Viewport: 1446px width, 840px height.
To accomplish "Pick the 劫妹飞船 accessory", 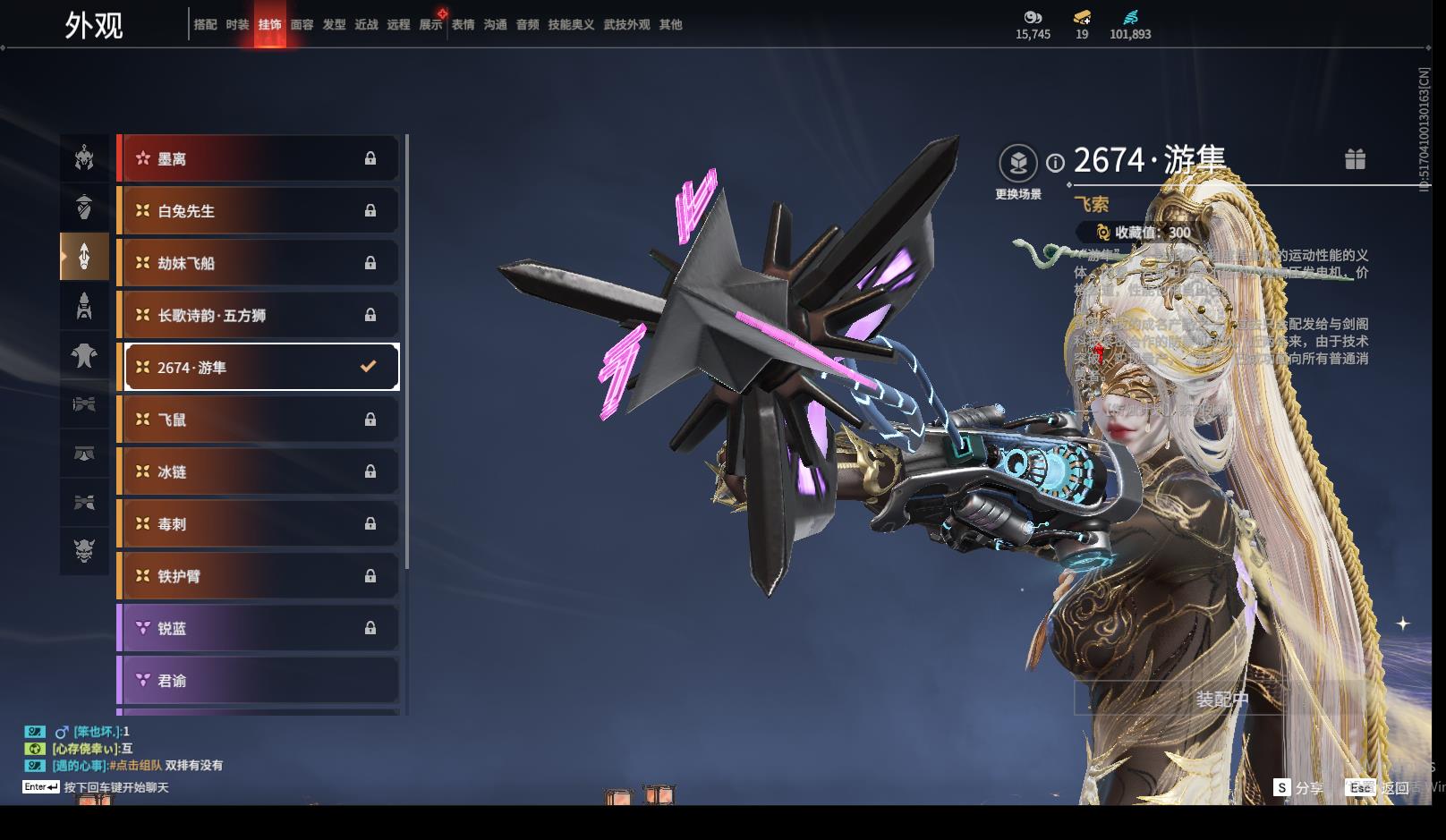I will click(x=259, y=263).
